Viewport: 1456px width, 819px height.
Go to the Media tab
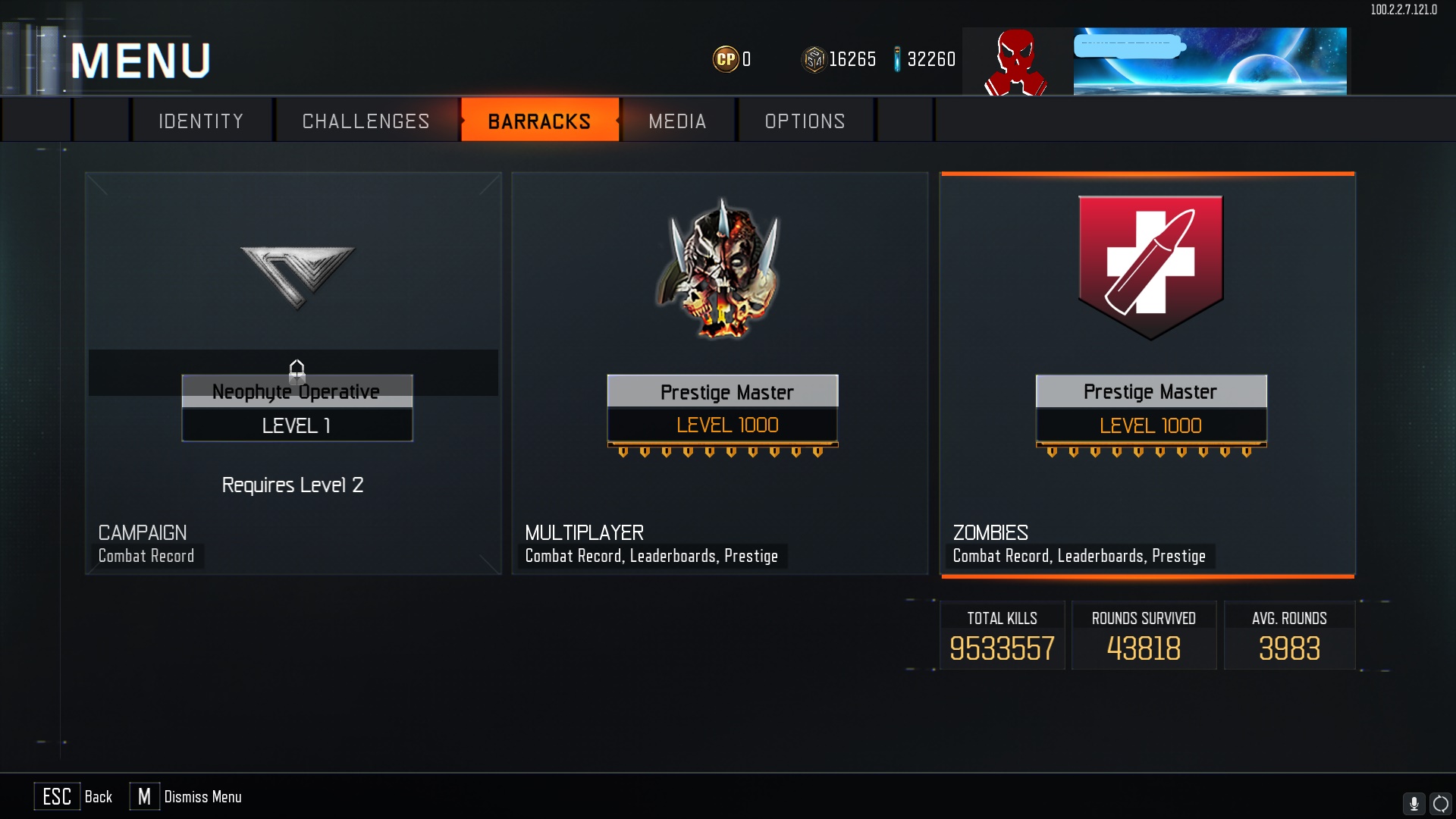677,121
